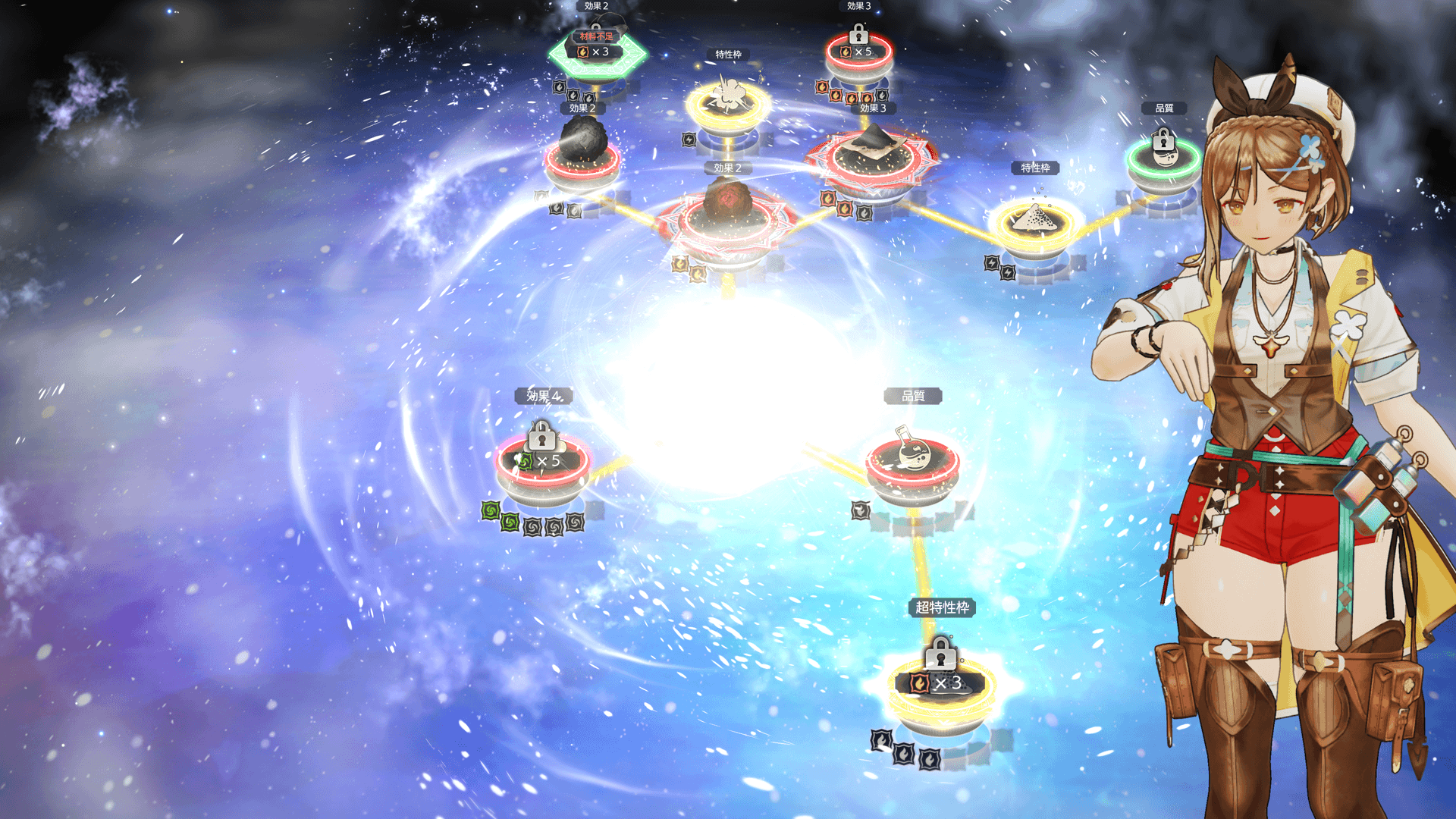Pick the 効果3 node with dark powder pile

[x=871, y=155]
